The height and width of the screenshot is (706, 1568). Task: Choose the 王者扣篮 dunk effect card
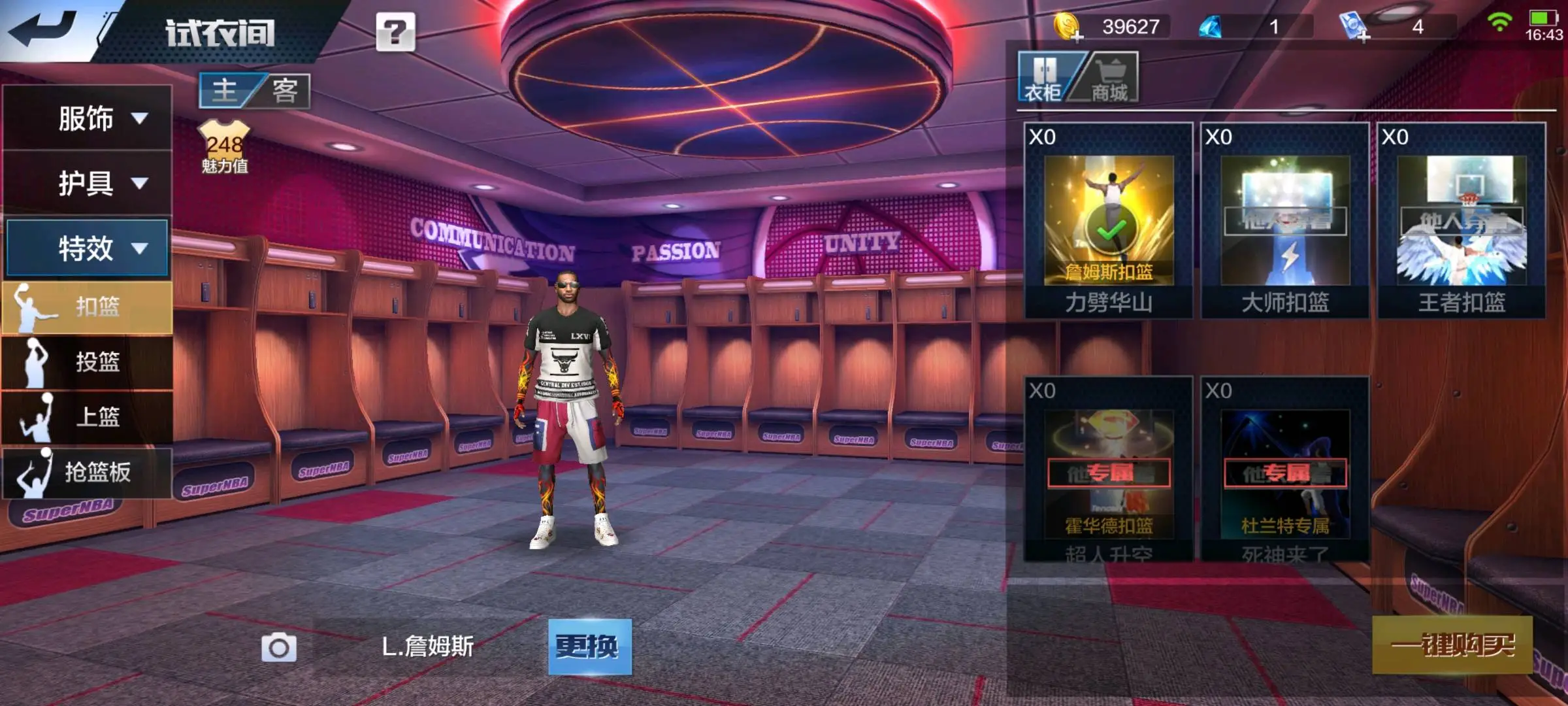click(x=1462, y=221)
